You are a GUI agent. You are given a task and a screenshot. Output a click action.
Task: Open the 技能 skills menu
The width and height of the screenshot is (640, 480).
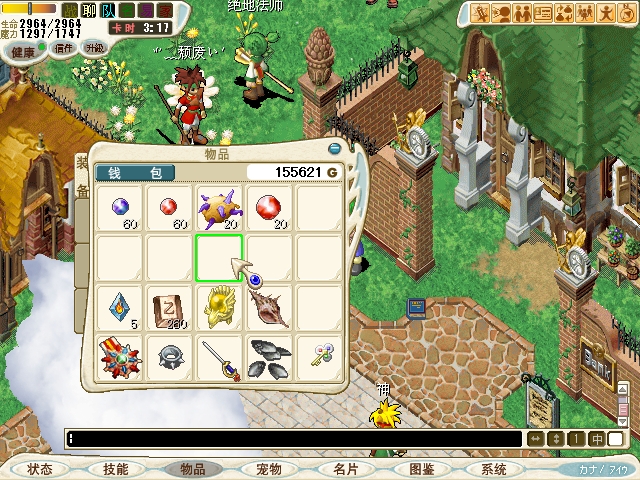click(x=115, y=469)
